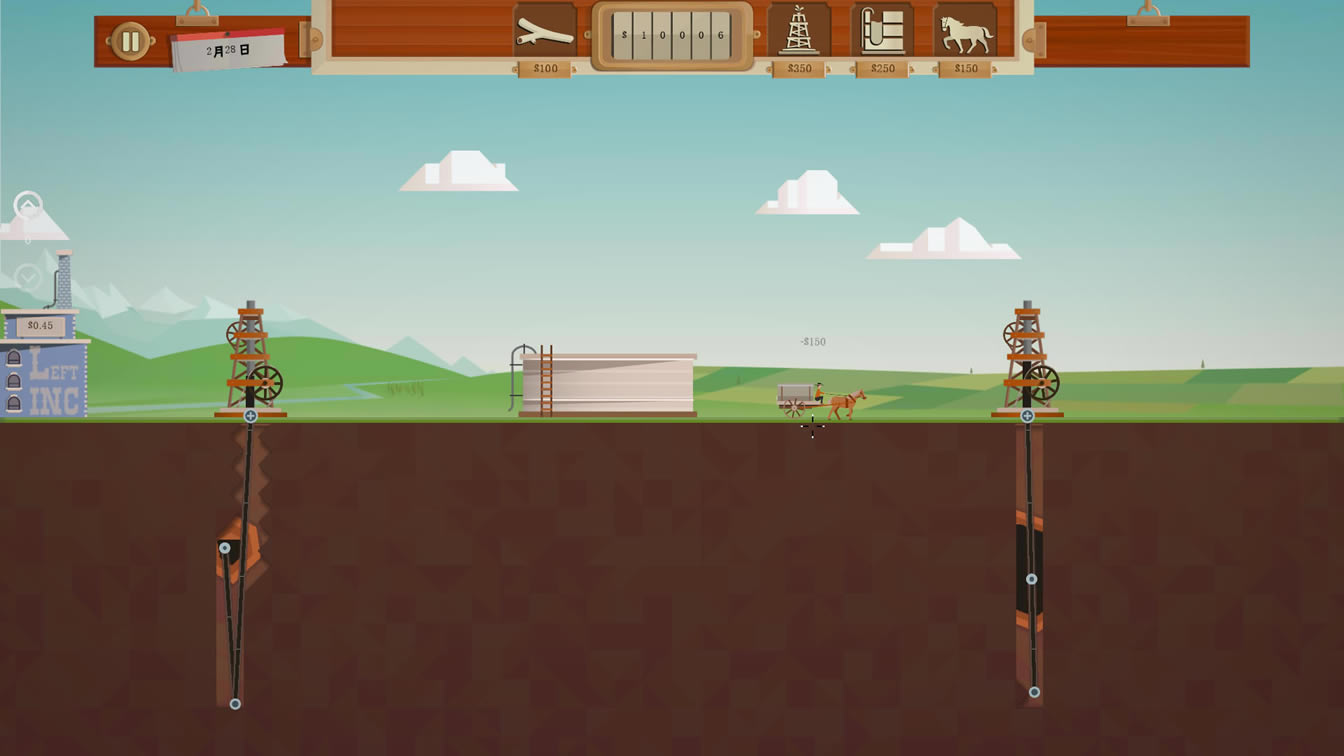Buy a storage silo for $250
The width and height of the screenshot is (1344, 756).
[x=882, y=34]
